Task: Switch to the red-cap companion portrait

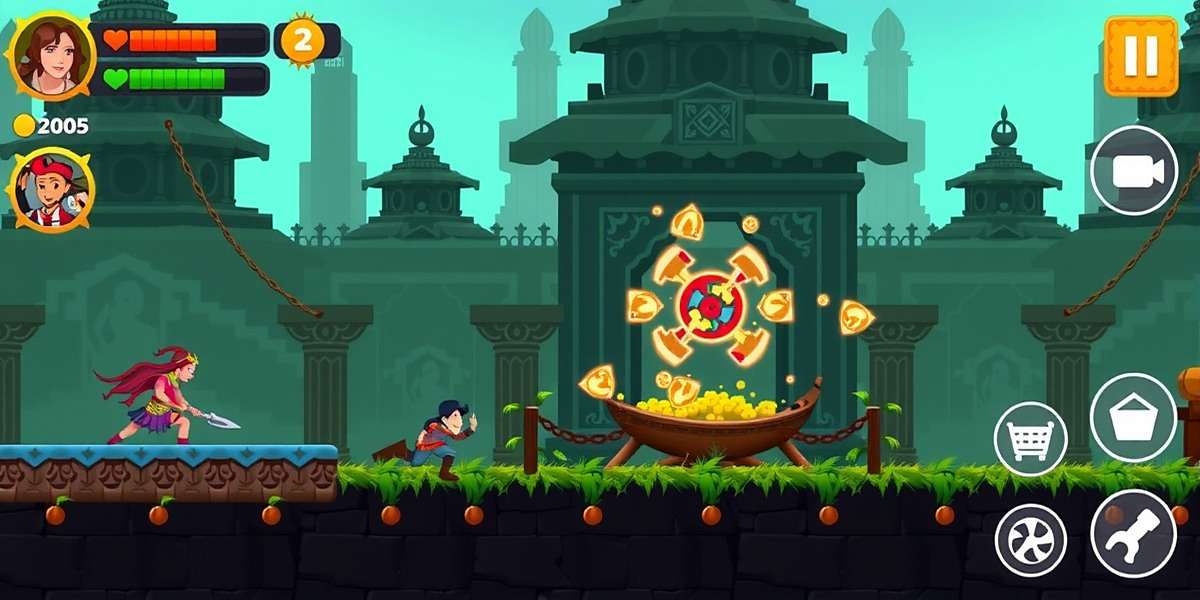Action: pyautogui.click(x=52, y=190)
